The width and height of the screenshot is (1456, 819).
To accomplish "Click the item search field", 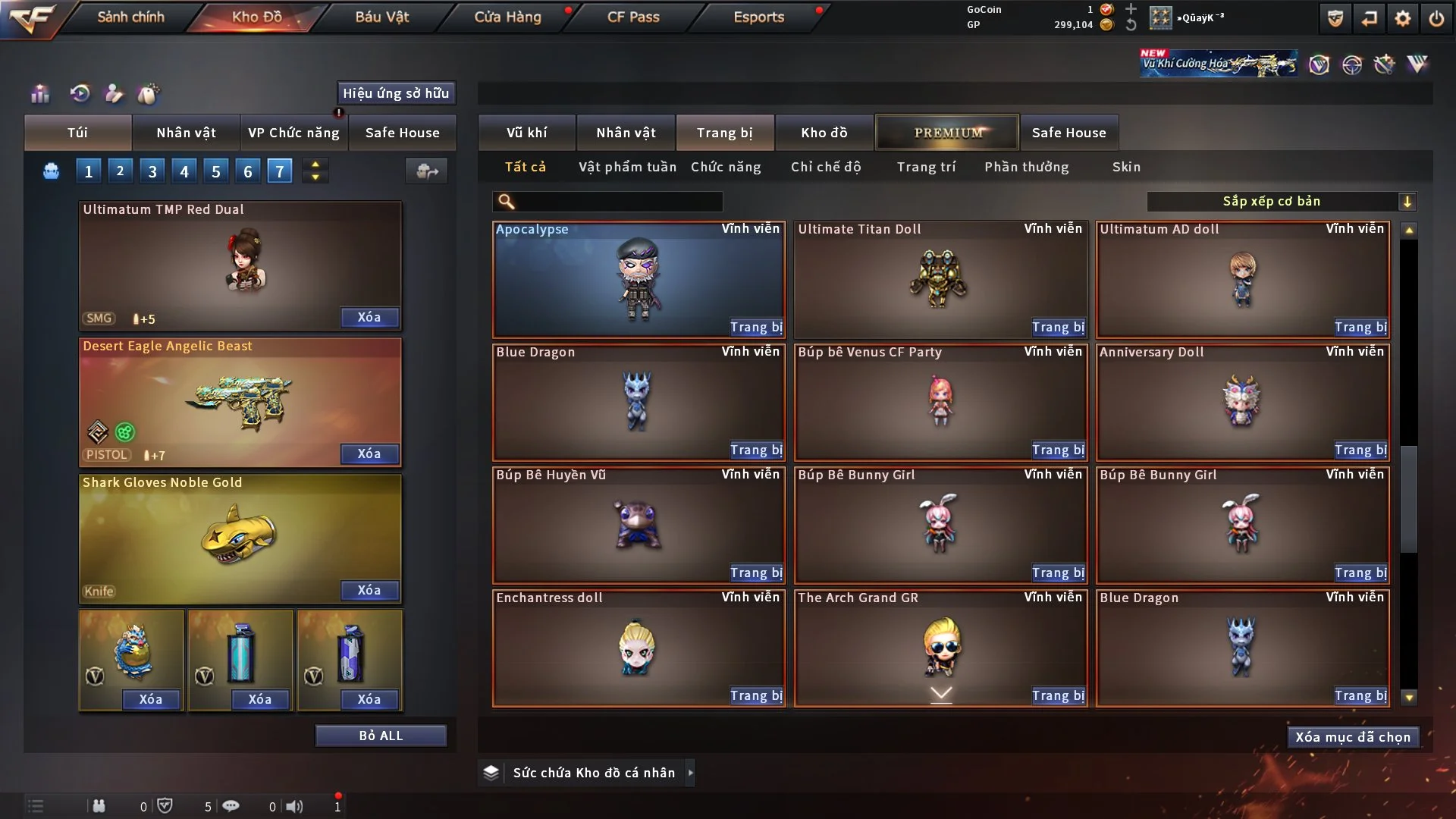I will pyautogui.click(x=618, y=202).
